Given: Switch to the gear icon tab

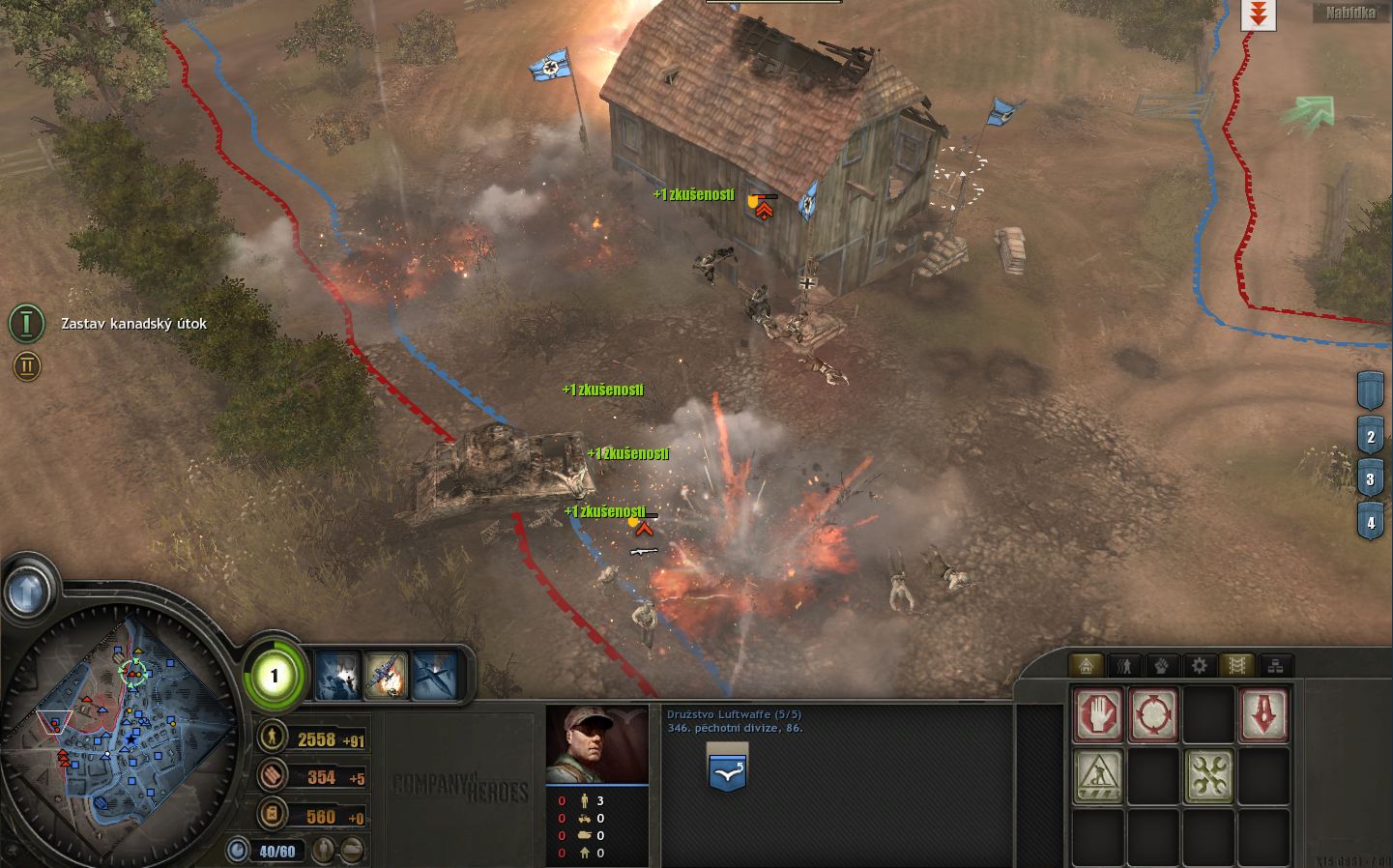Looking at the screenshot, I should (1200, 665).
